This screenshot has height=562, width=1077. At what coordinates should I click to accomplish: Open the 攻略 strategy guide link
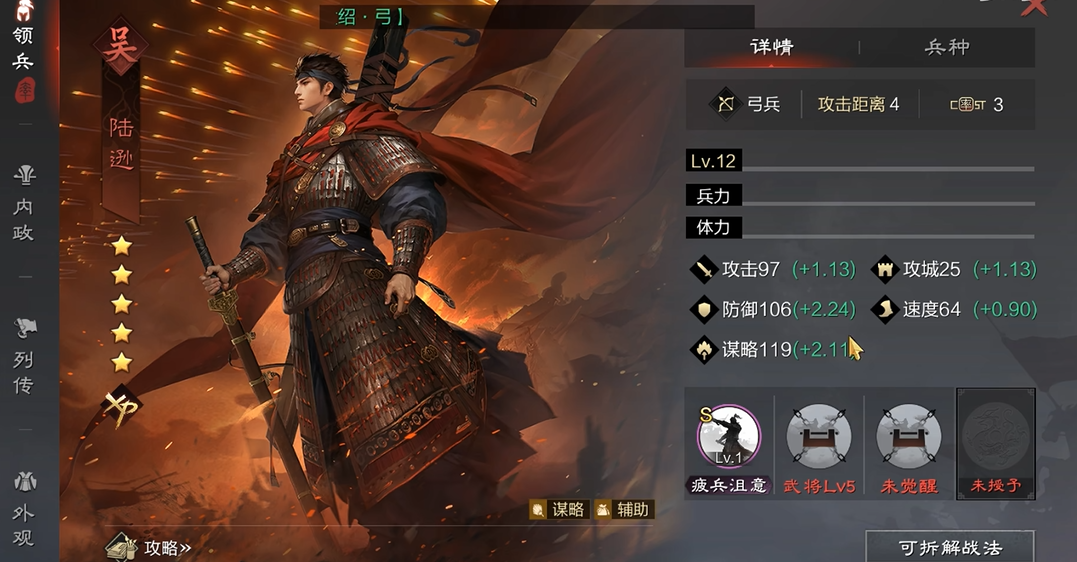[x=150, y=547]
